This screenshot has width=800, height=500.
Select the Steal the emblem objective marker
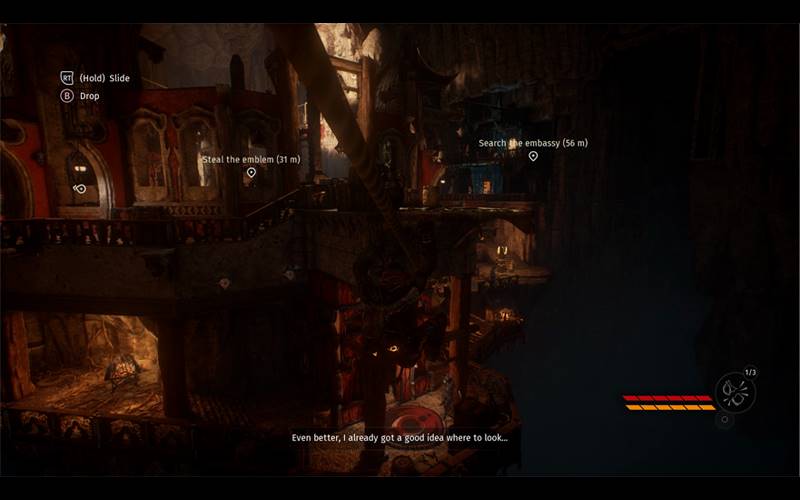pyautogui.click(x=251, y=173)
